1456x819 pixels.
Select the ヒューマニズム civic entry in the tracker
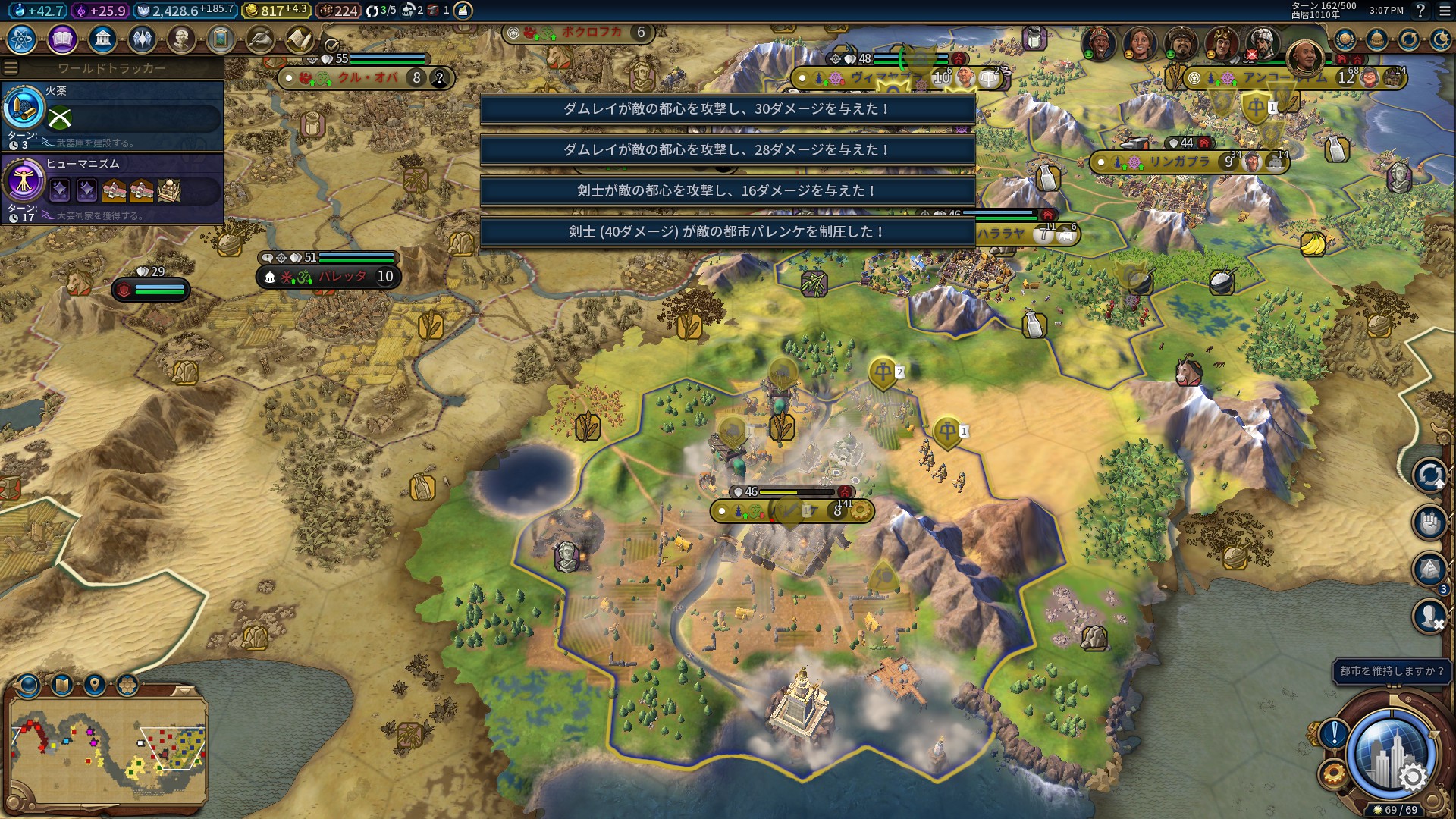coord(112,188)
